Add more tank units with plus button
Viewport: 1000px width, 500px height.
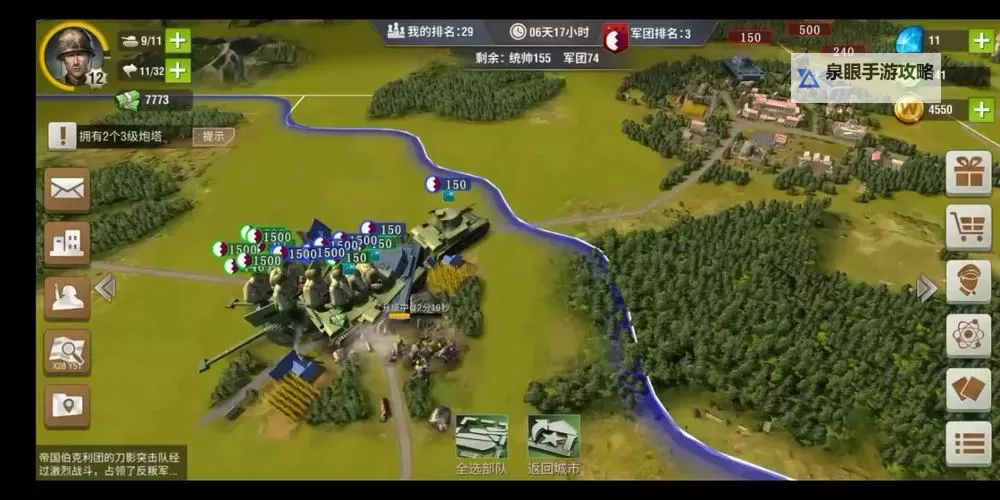click(x=178, y=41)
